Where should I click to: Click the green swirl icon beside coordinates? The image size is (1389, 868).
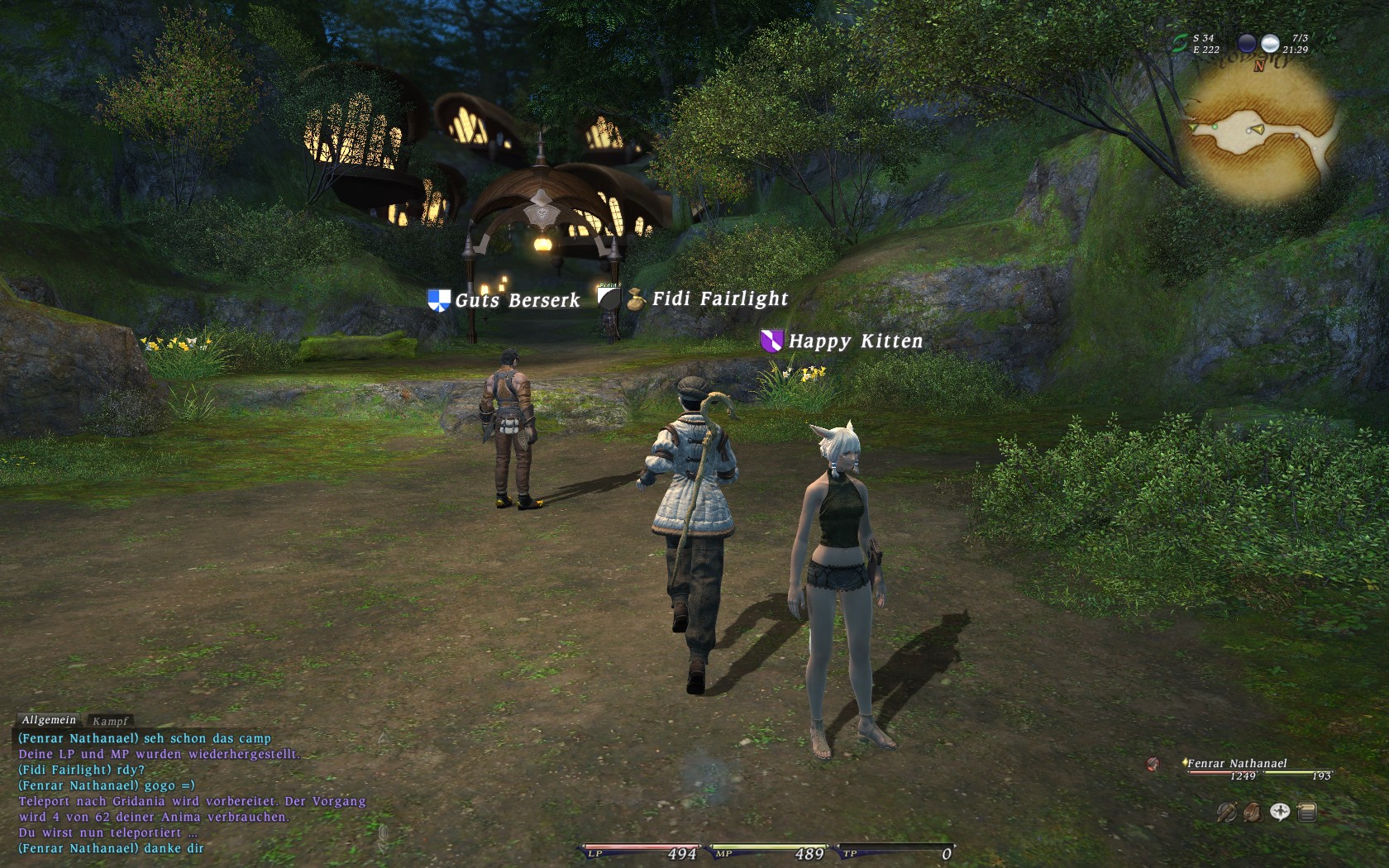coord(1180,43)
